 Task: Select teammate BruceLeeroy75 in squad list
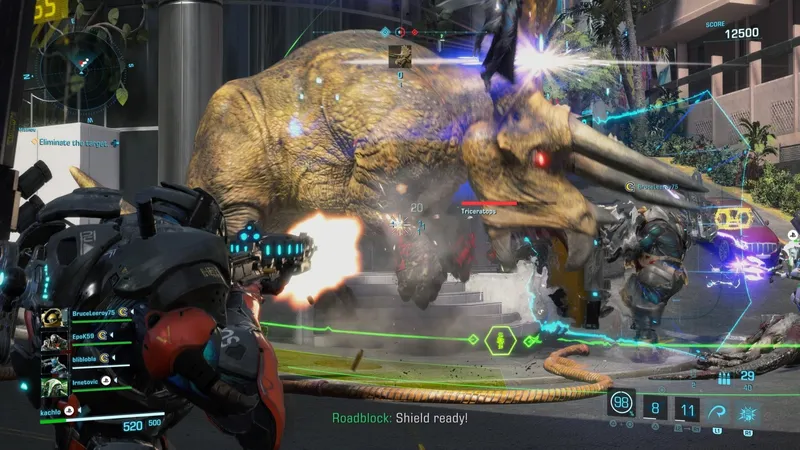pyautogui.click(x=92, y=315)
